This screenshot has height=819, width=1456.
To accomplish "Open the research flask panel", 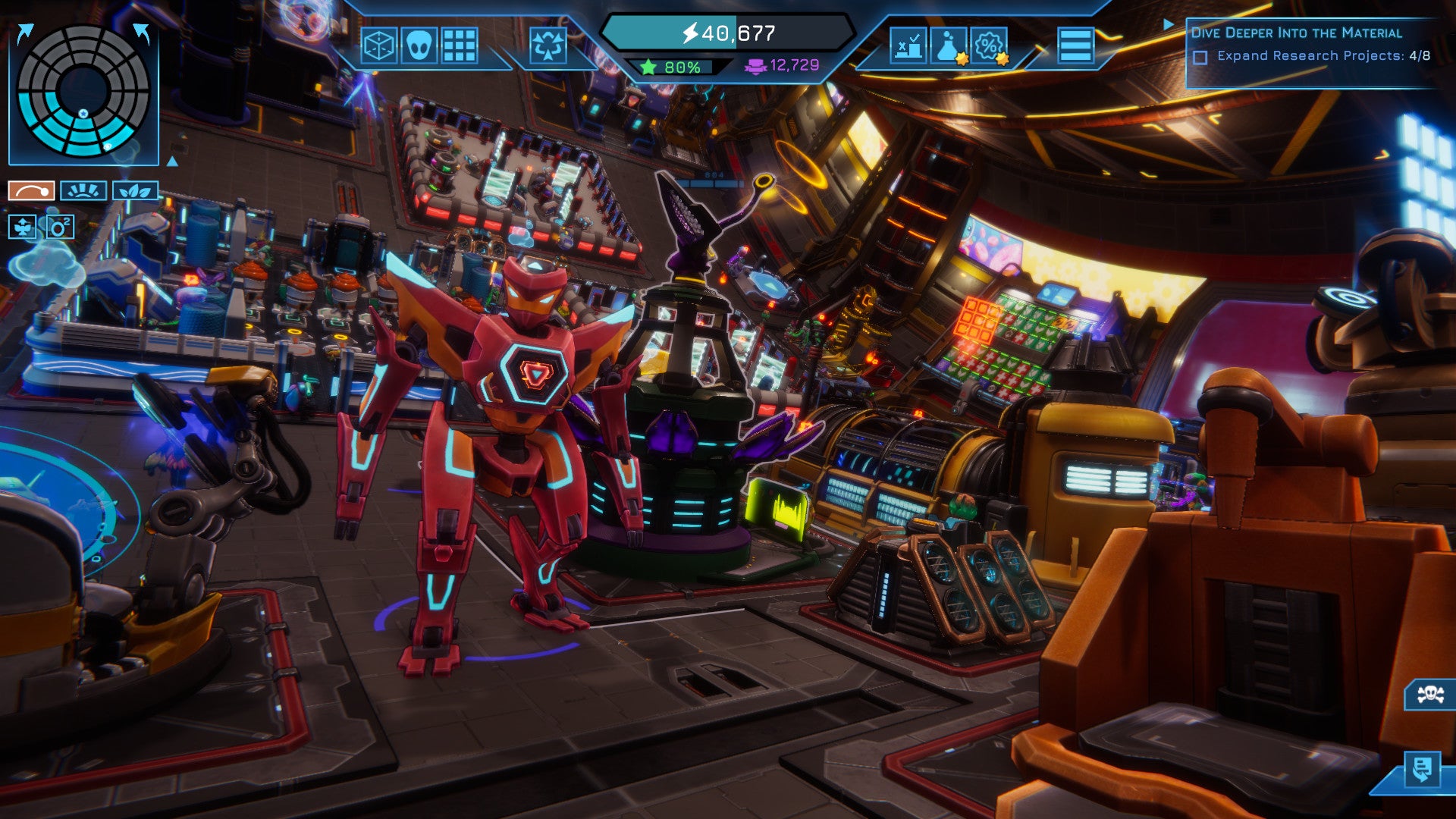I will coord(949,46).
